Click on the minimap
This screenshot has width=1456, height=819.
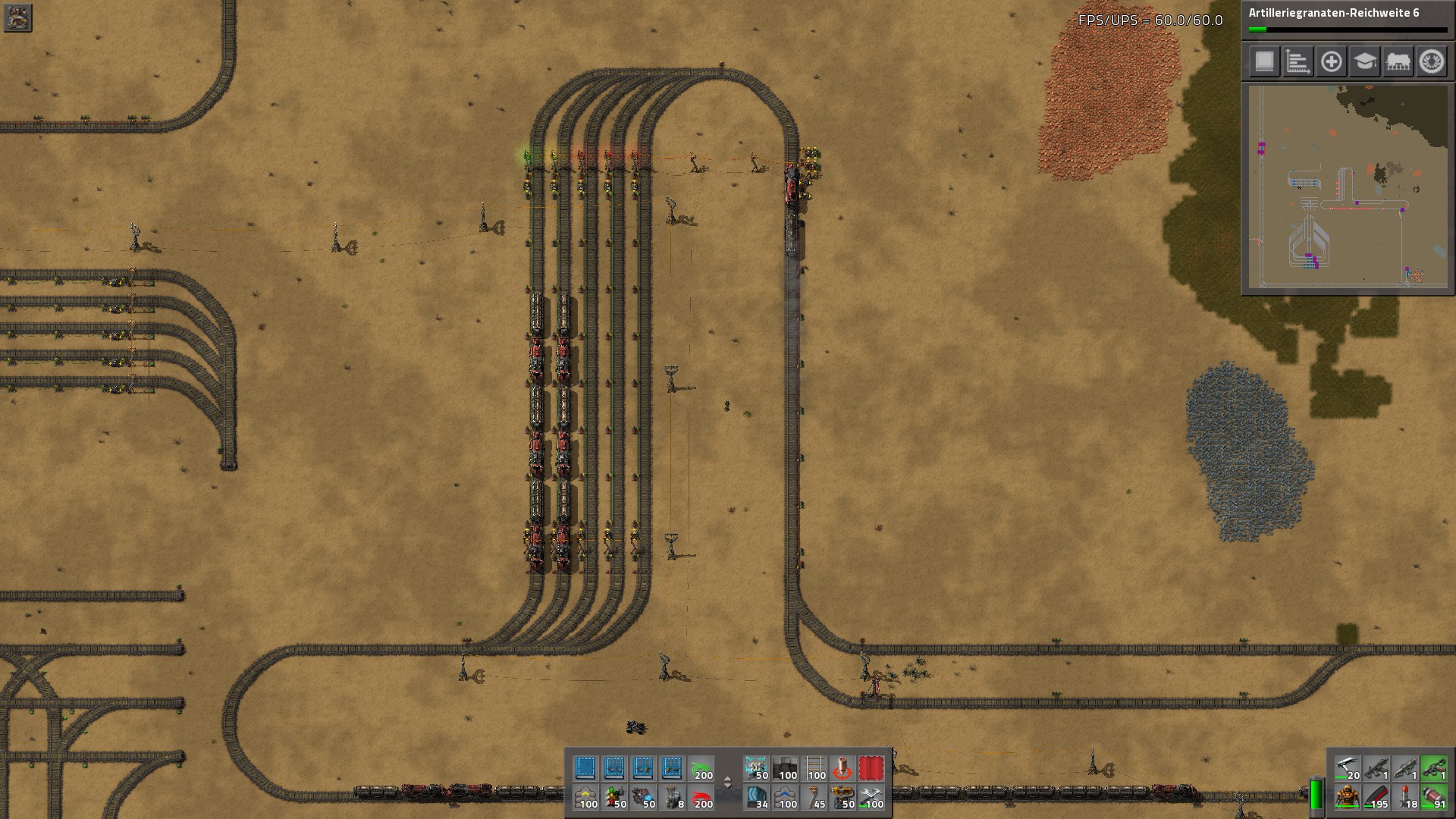1348,187
